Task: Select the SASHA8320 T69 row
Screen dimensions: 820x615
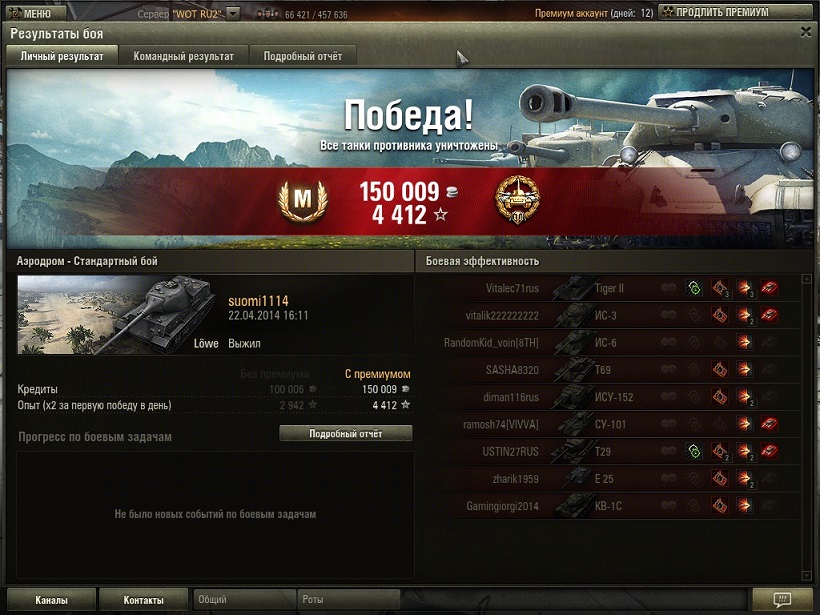Action: coord(610,370)
